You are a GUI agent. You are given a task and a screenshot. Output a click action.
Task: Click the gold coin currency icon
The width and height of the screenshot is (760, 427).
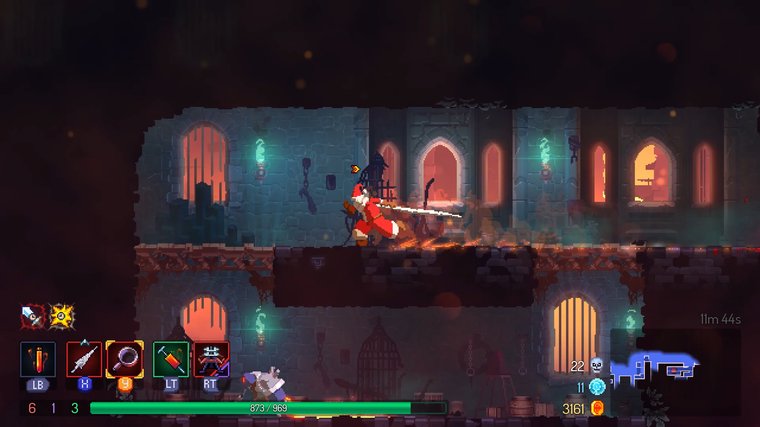[x=598, y=408]
